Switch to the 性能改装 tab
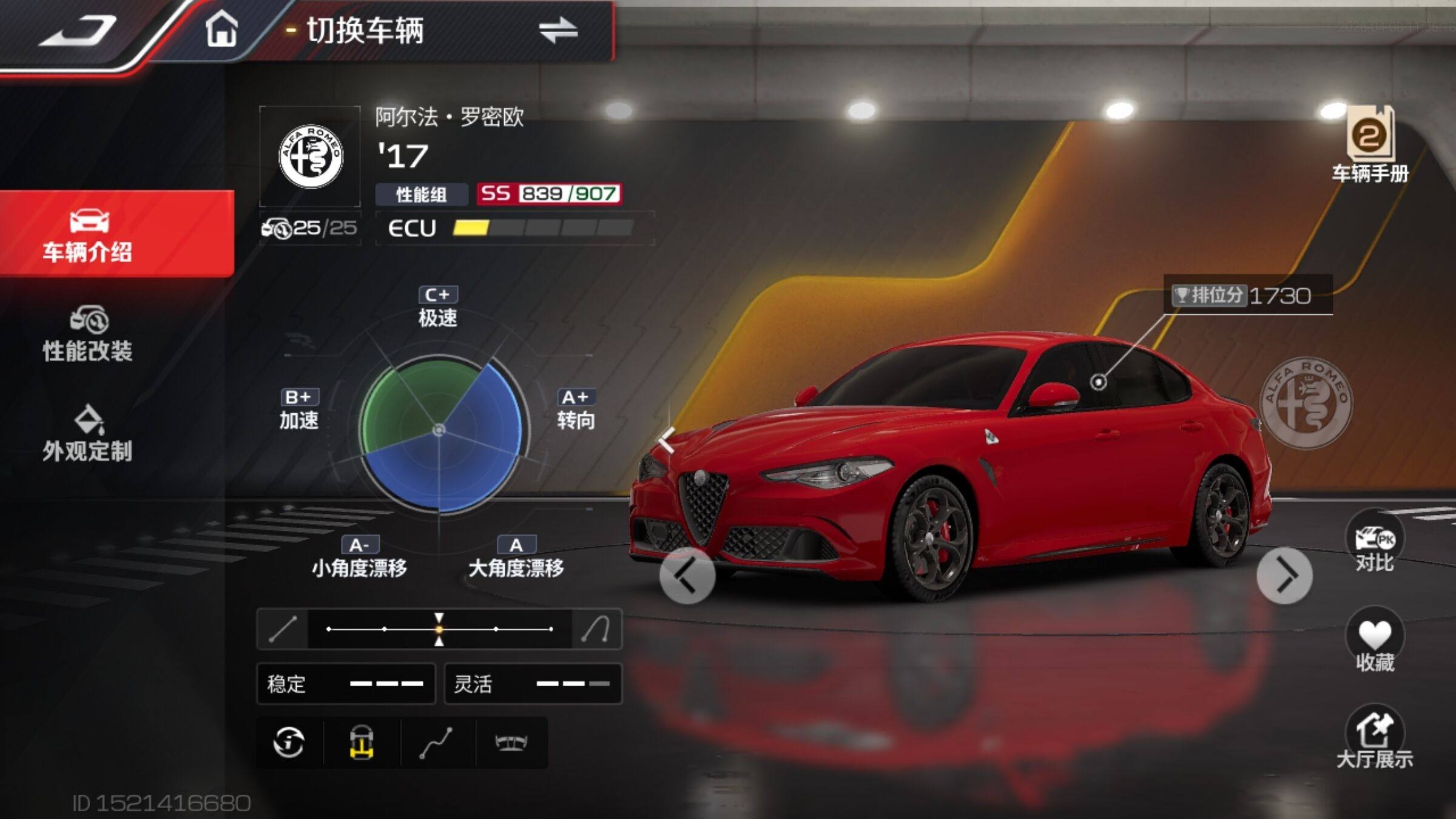The width and height of the screenshot is (1456, 819). coord(88,334)
